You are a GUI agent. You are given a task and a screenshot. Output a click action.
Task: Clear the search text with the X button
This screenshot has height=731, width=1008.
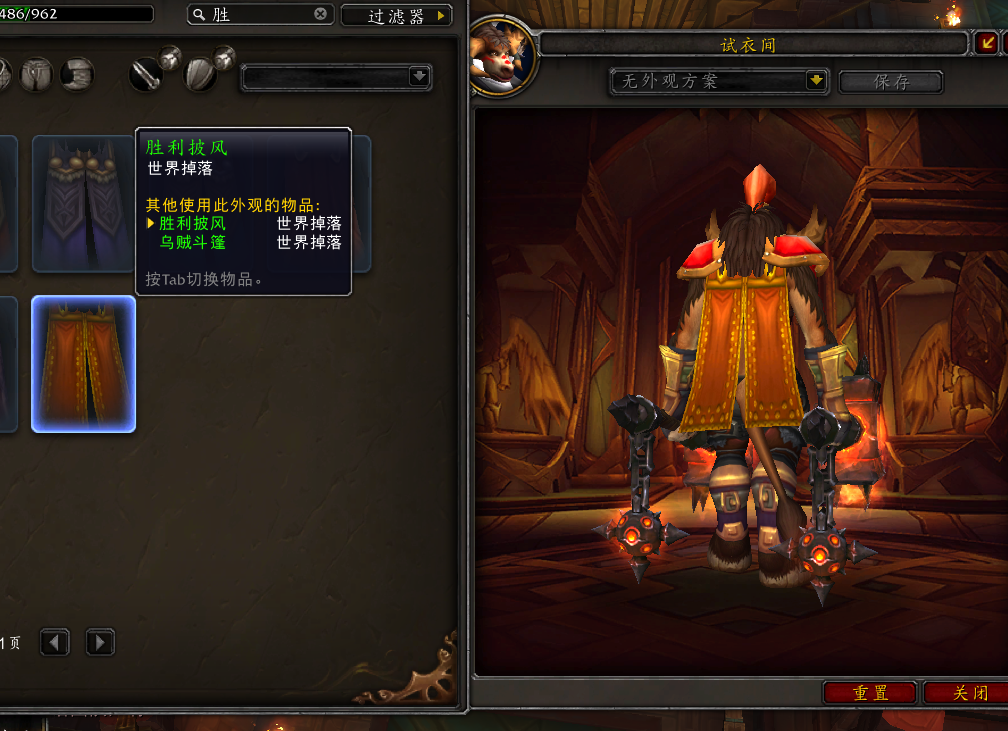(320, 15)
